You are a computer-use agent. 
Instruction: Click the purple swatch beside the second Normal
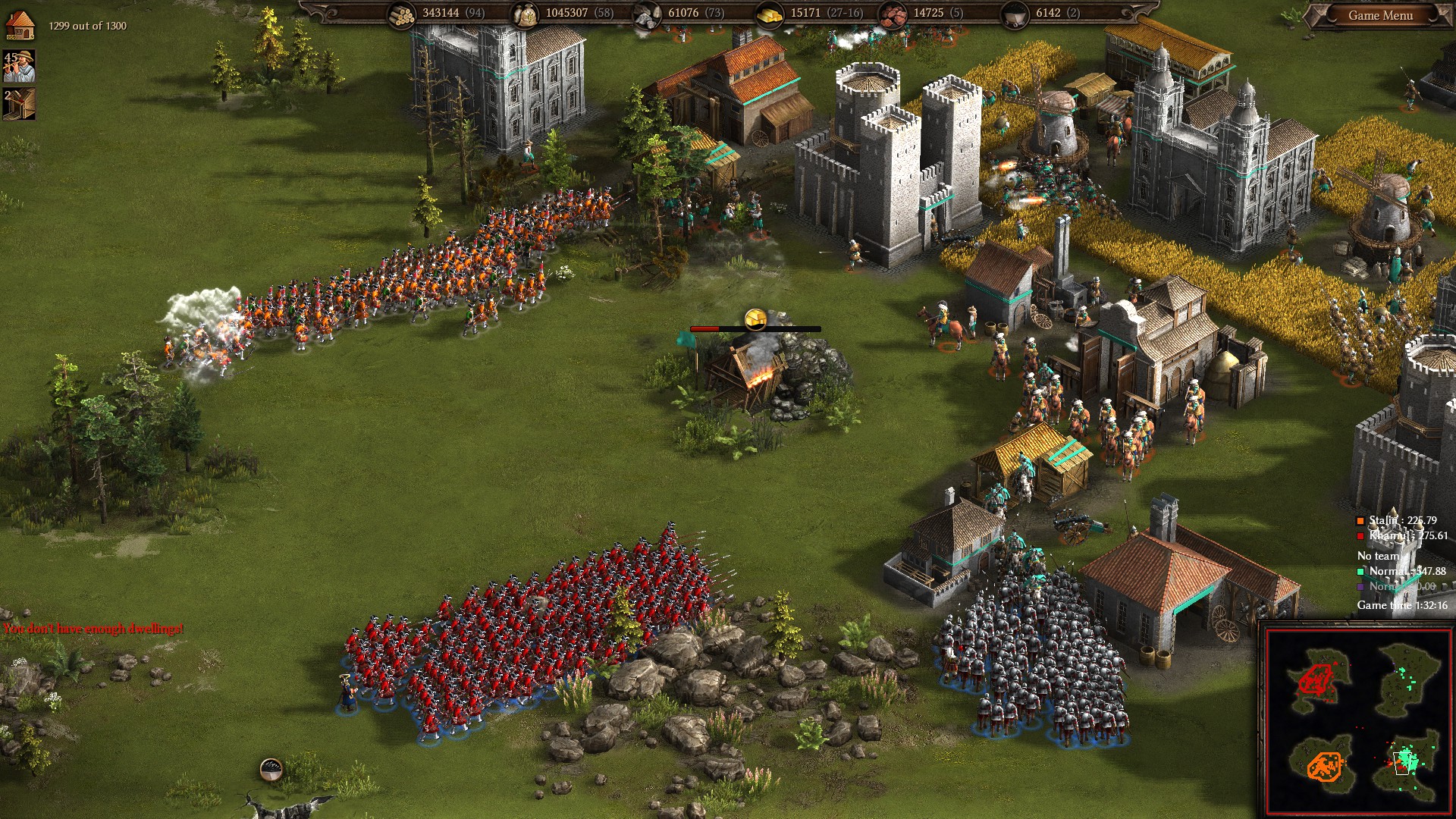click(1360, 587)
